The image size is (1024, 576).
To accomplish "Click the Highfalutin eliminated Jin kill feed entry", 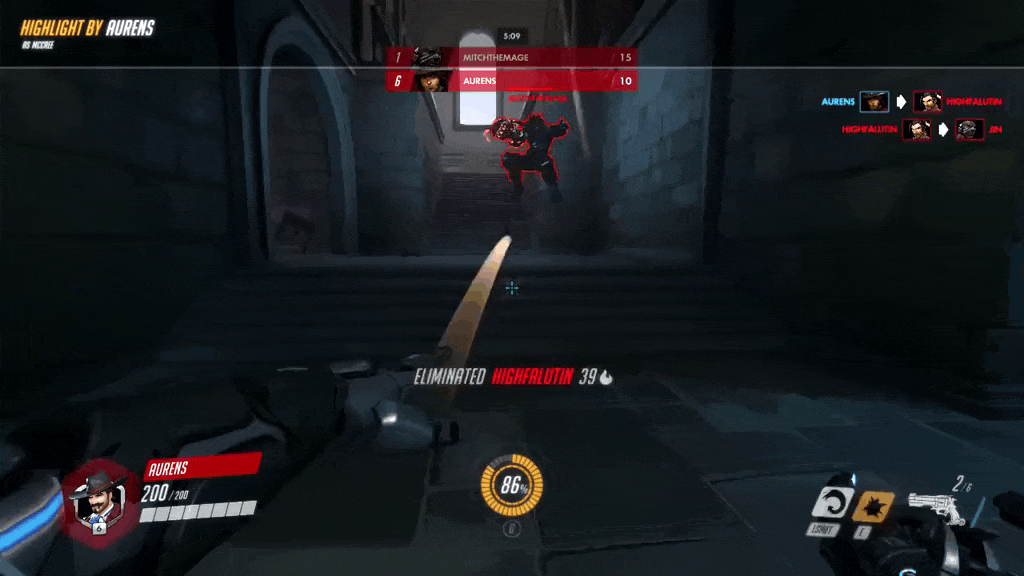I will pyautogui.click(x=913, y=130).
